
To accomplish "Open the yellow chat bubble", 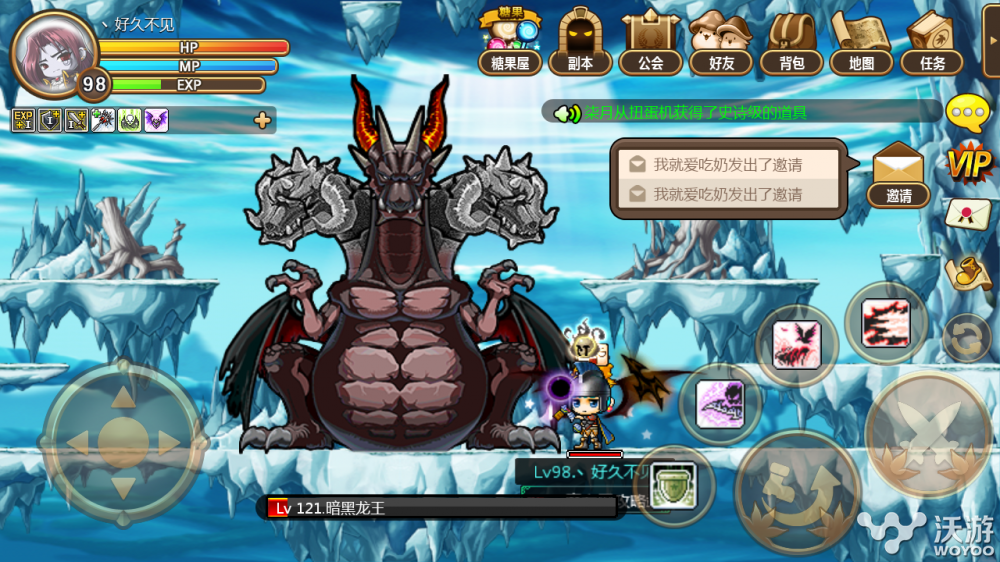I will point(967,113).
